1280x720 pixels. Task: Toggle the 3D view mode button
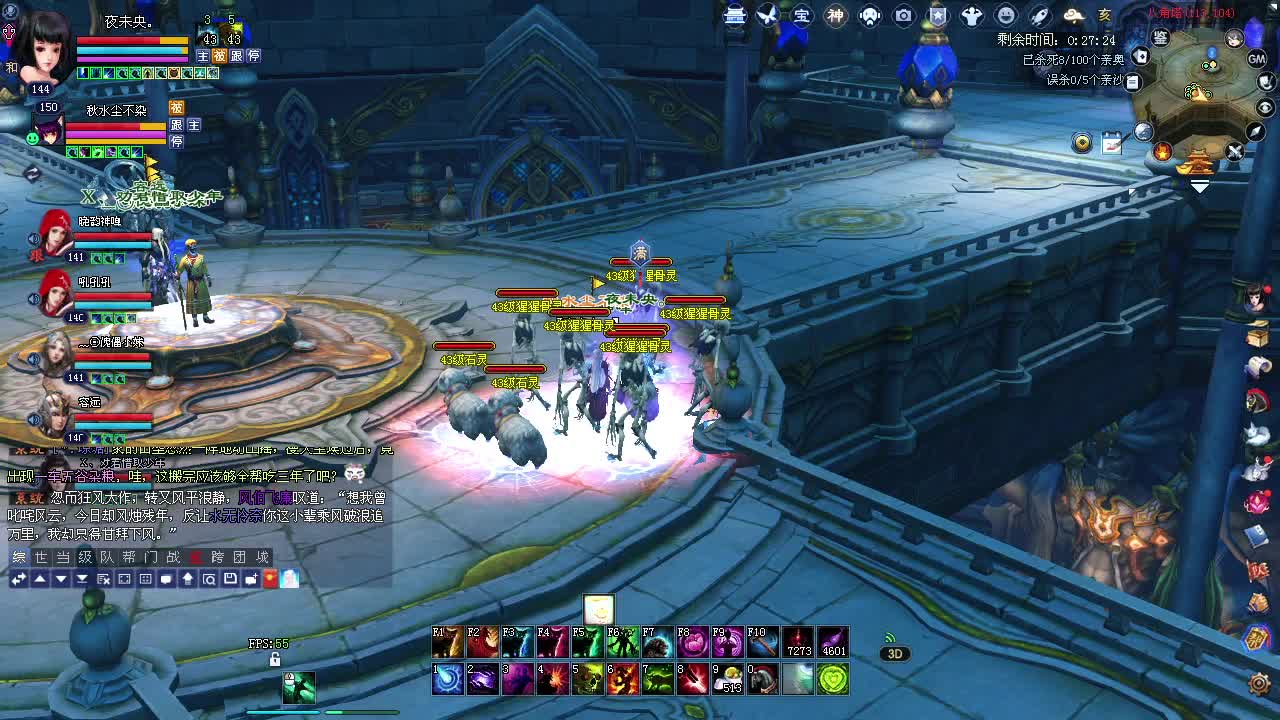pos(894,654)
